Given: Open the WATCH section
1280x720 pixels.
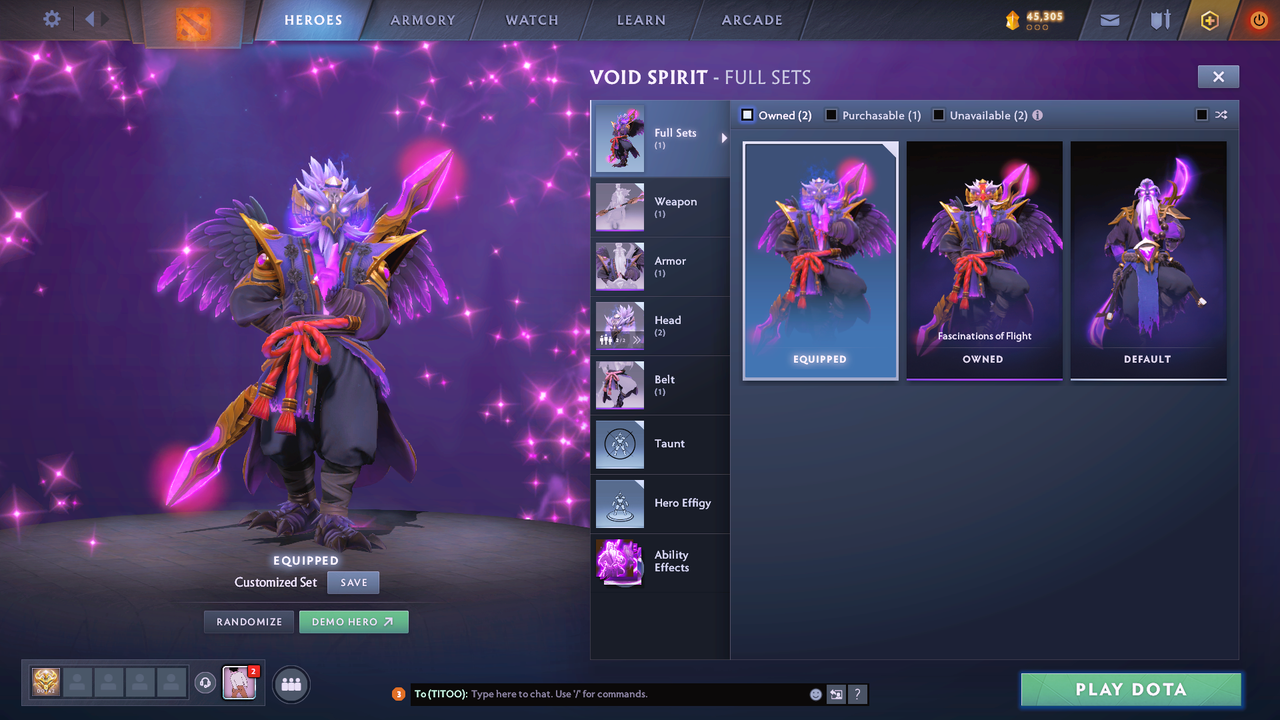Looking at the screenshot, I should (531, 20).
